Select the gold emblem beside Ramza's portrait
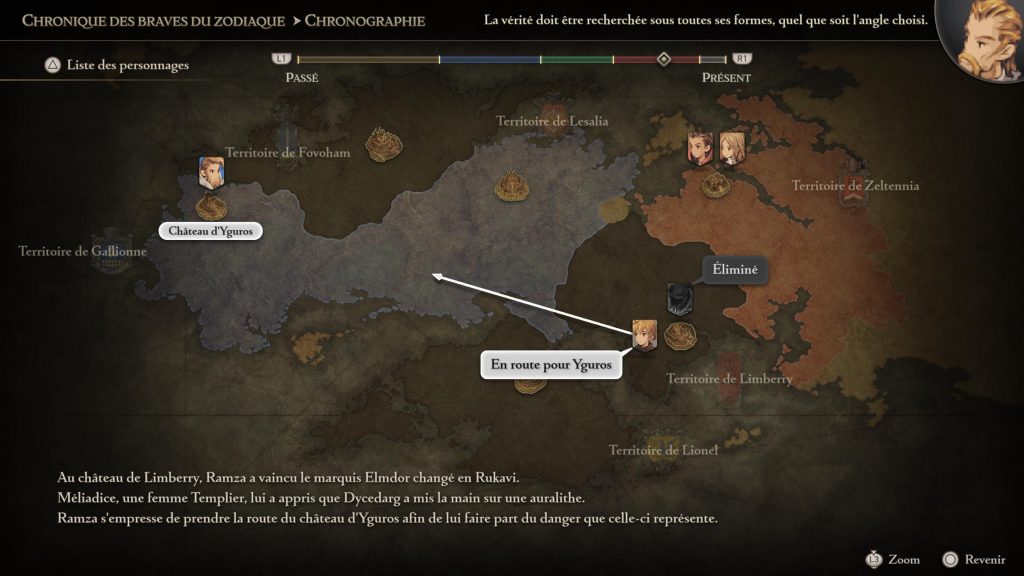The image size is (1024, 576). (x=680, y=335)
